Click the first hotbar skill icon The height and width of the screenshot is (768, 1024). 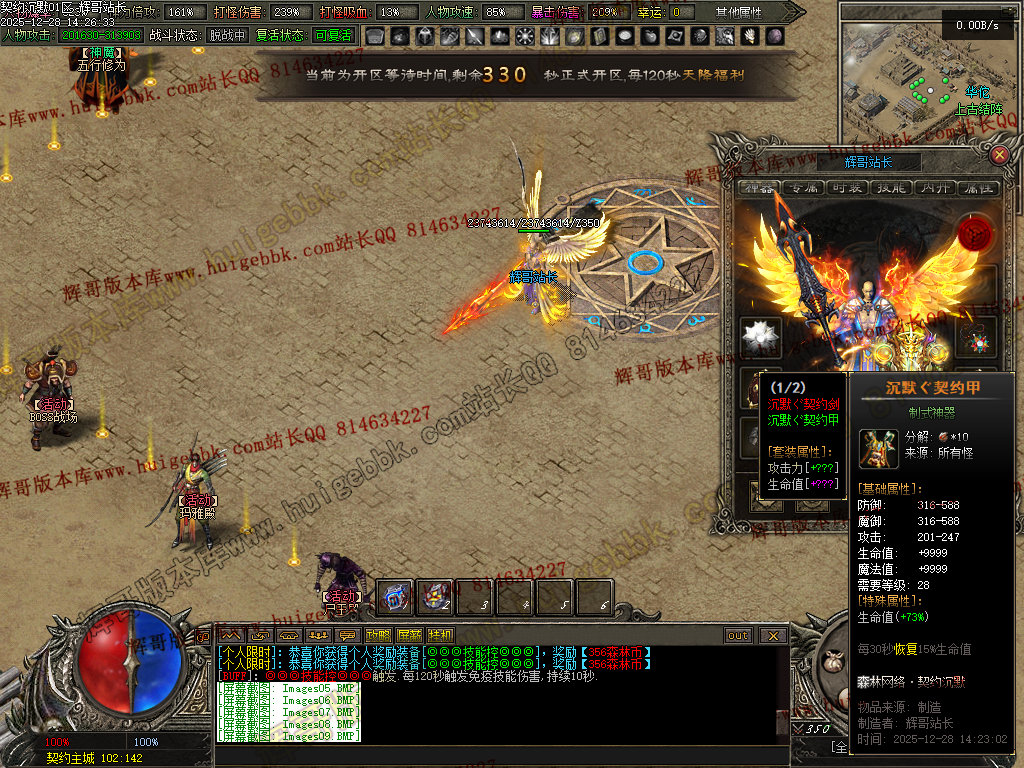395,597
